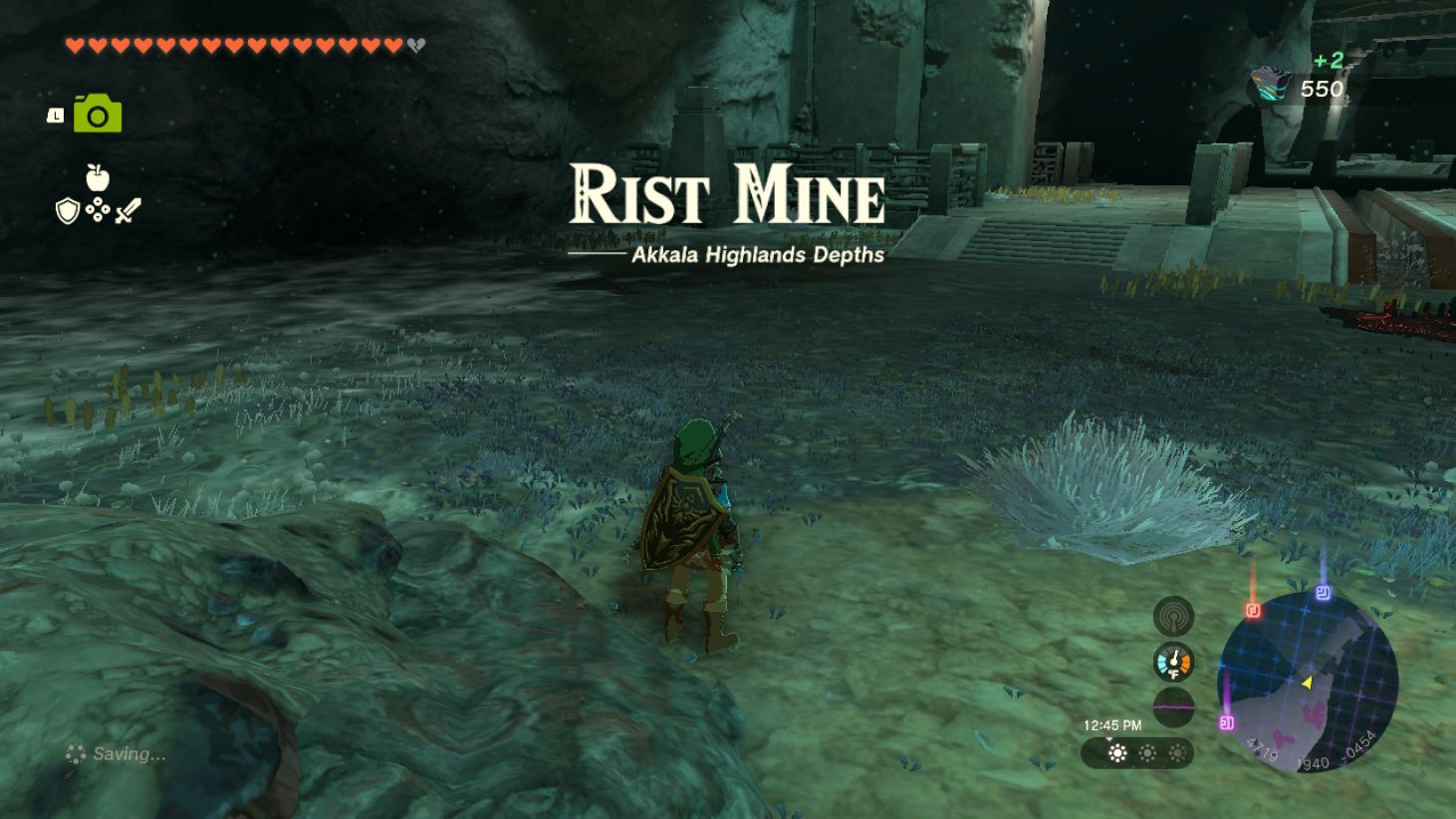The width and height of the screenshot is (1456, 819).
Task: Click the yellow player arrow on the minimap
Action: pyautogui.click(x=1306, y=683)
